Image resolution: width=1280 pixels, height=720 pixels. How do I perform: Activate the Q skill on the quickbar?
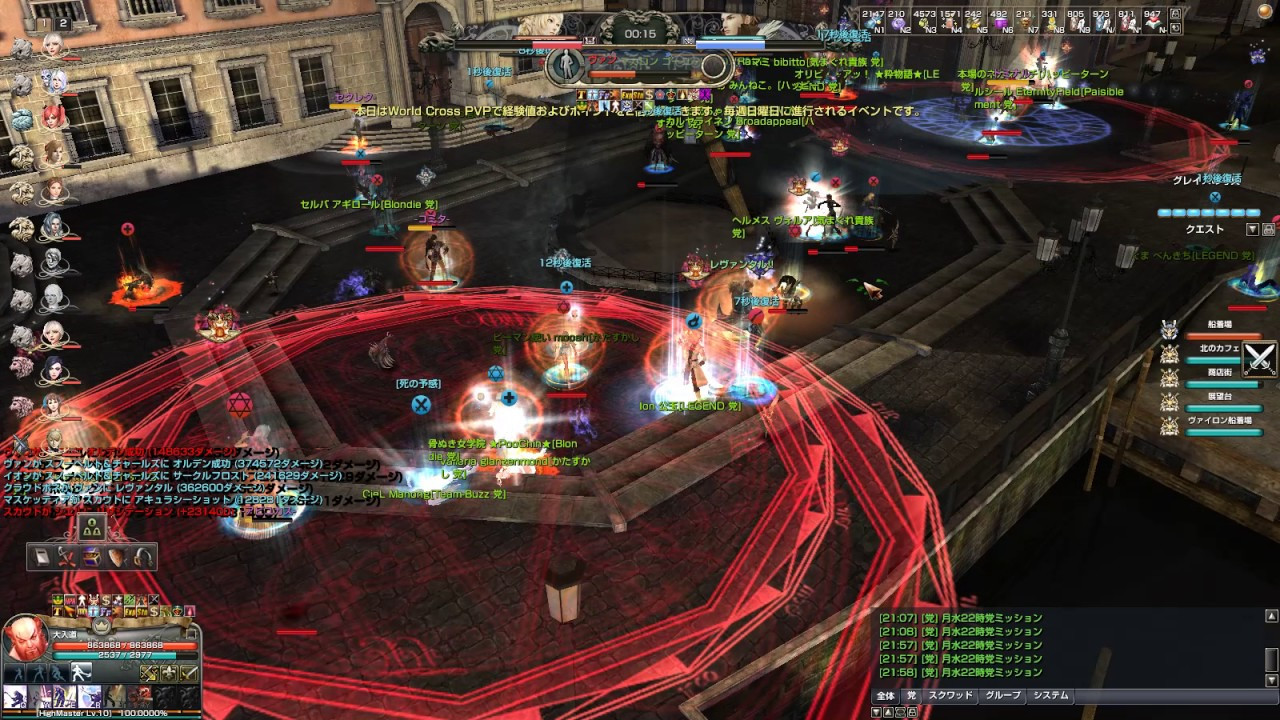[x=14, y=696]
